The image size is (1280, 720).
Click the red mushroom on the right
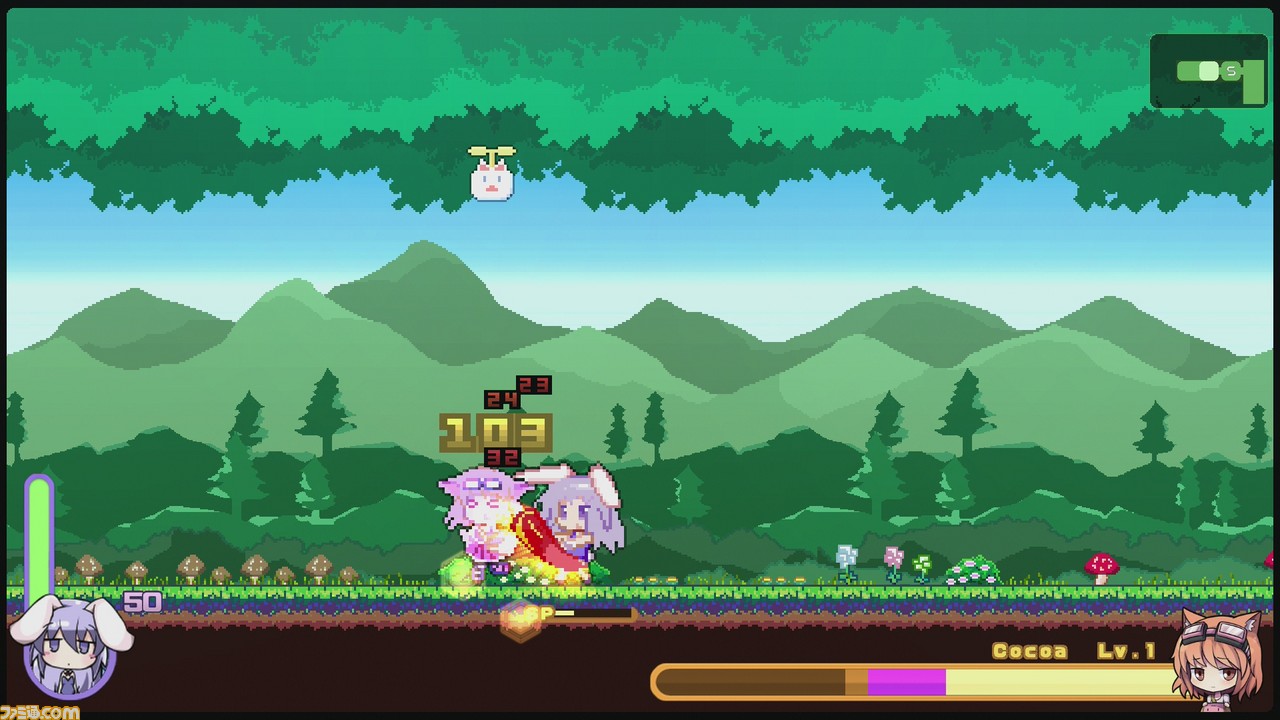1100,565
